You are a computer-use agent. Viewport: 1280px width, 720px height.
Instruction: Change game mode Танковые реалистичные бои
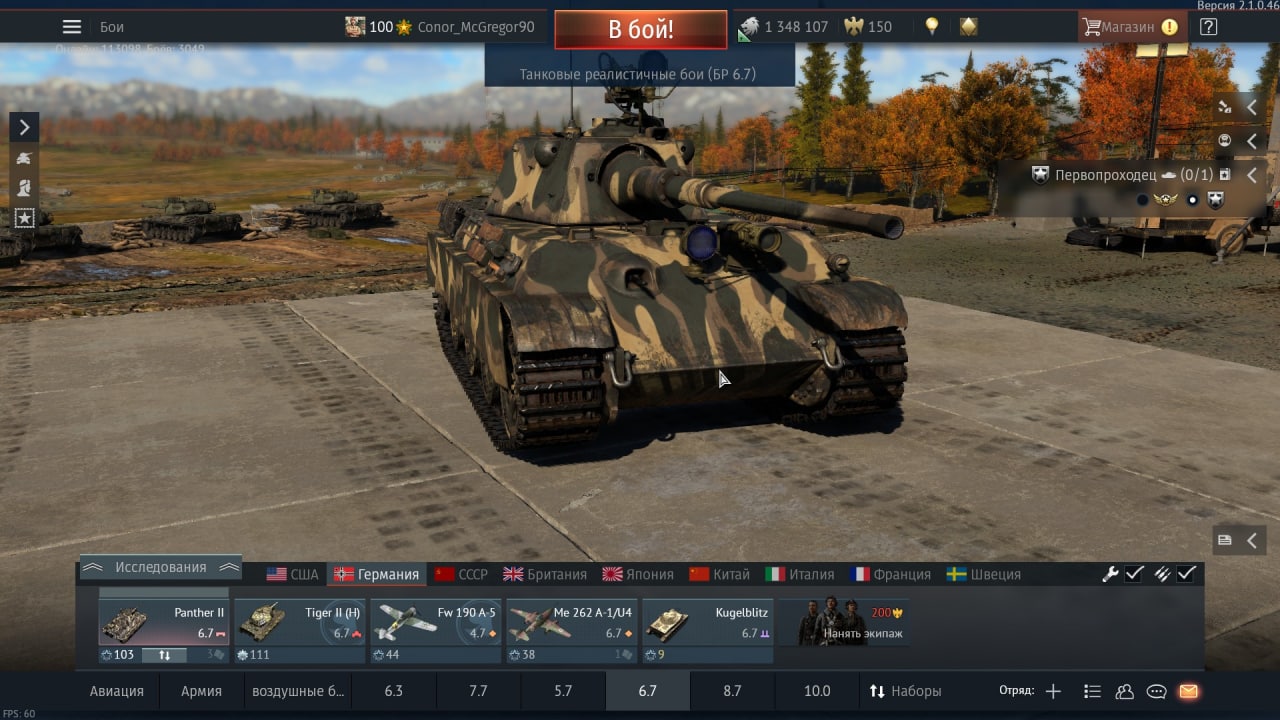coord(638,75)
